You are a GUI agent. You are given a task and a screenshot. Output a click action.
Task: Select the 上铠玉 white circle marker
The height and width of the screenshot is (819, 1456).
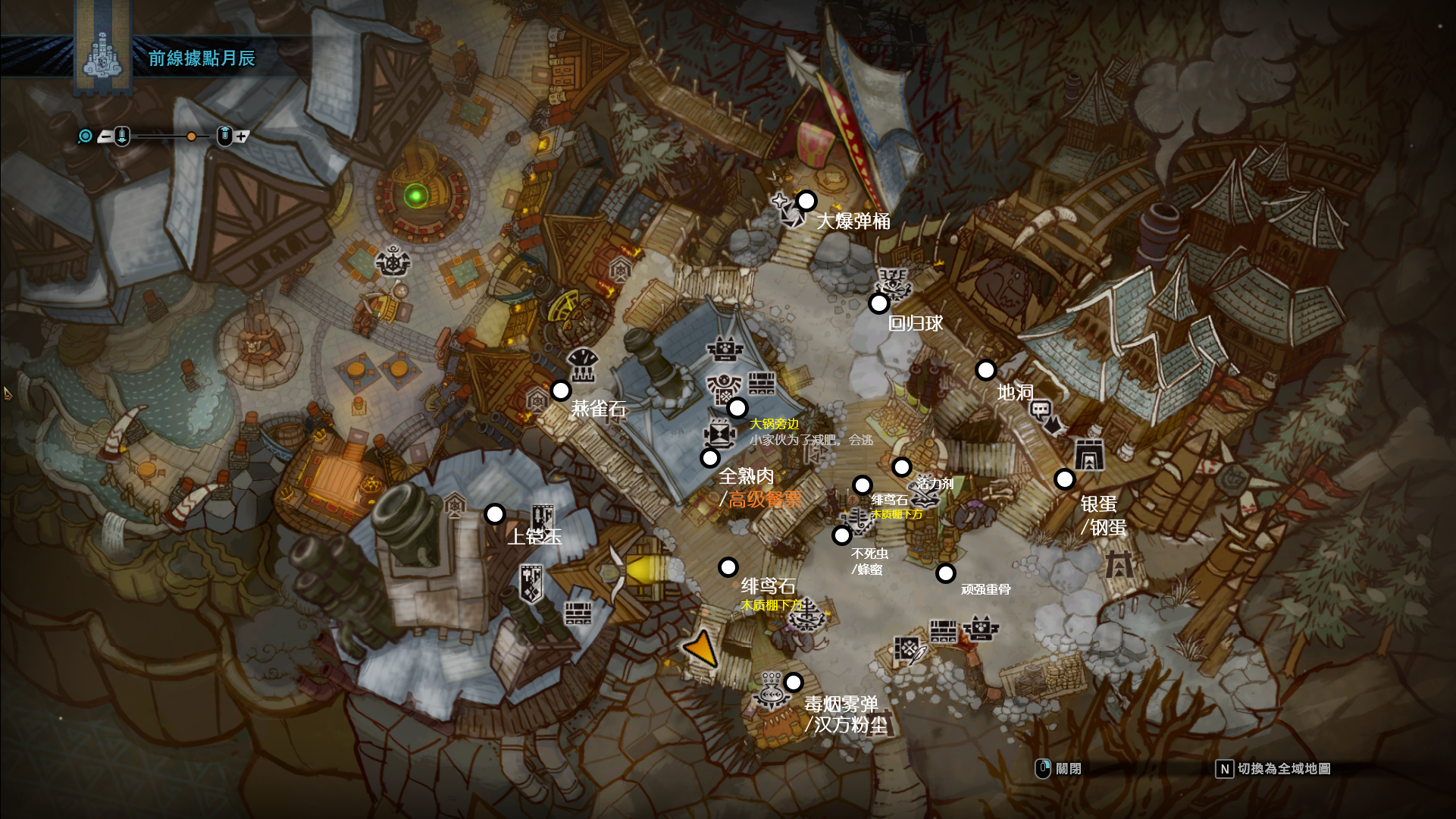[x=494, y=514]
